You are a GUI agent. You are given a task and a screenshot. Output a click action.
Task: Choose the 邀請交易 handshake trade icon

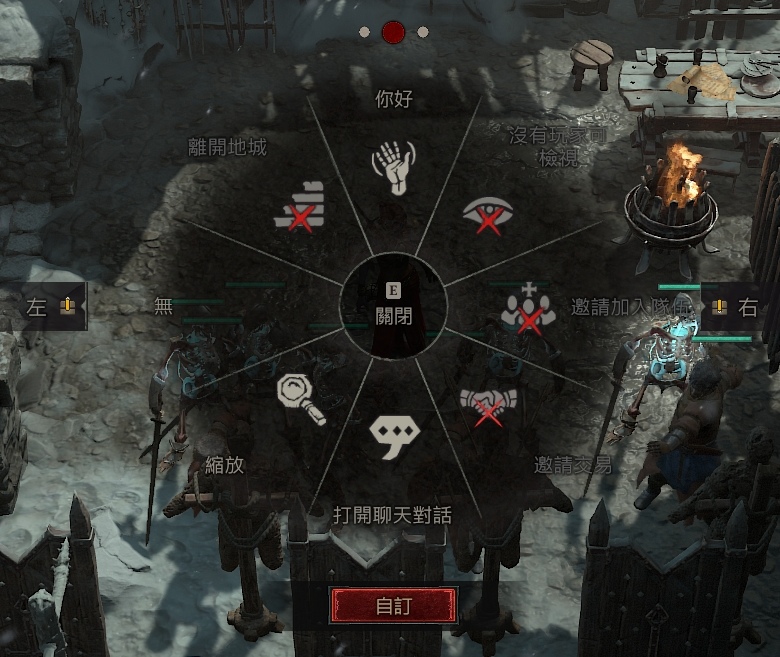[x=488, y=405]
